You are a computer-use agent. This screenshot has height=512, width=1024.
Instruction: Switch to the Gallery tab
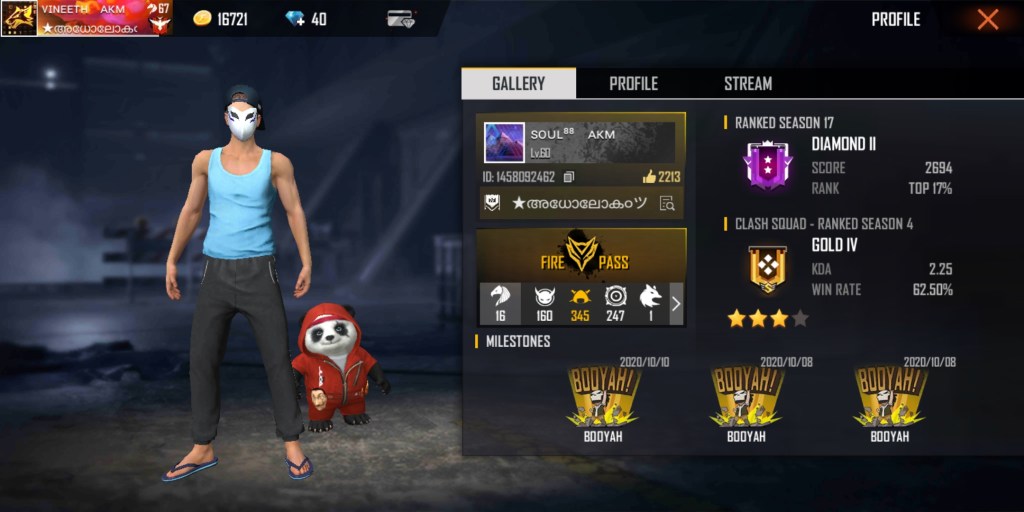tap(518, 84)
